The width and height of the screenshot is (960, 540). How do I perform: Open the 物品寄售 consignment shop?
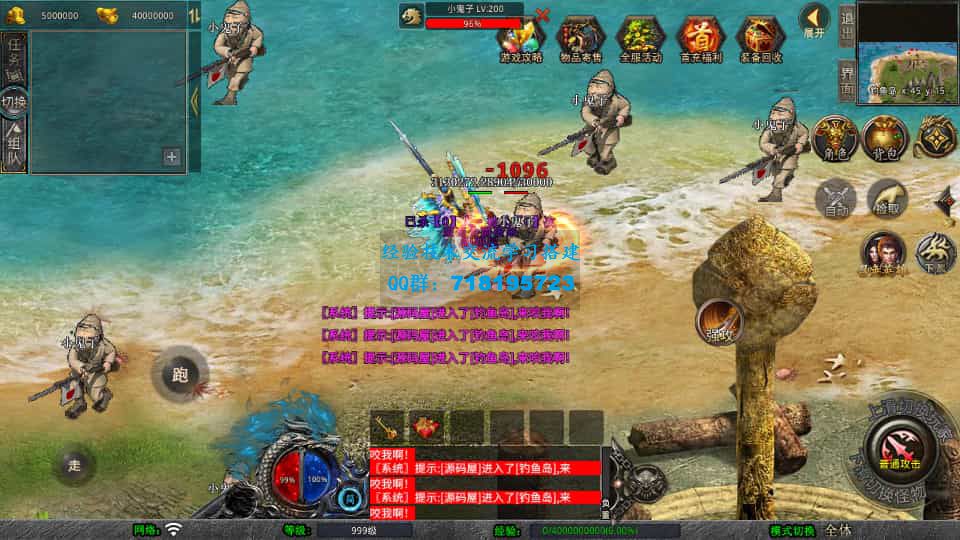coord(581,39)
